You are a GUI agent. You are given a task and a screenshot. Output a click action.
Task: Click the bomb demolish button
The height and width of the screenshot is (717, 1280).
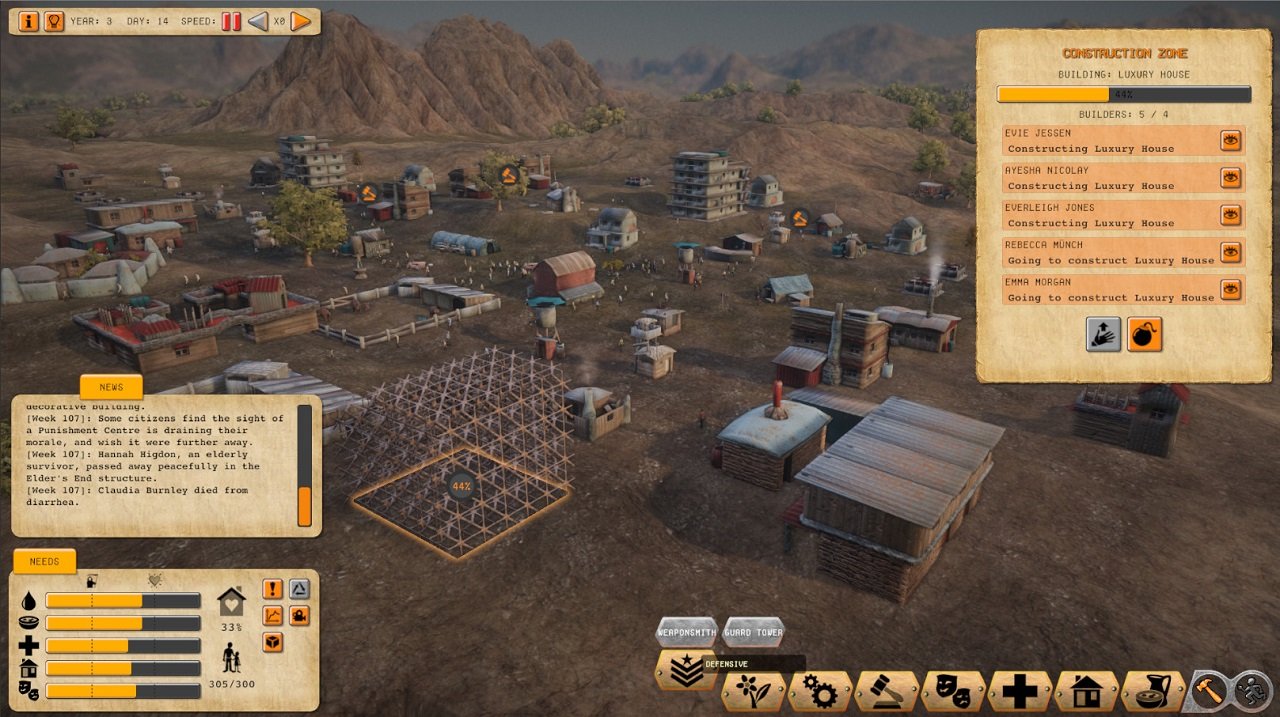tap(1145, 334)
